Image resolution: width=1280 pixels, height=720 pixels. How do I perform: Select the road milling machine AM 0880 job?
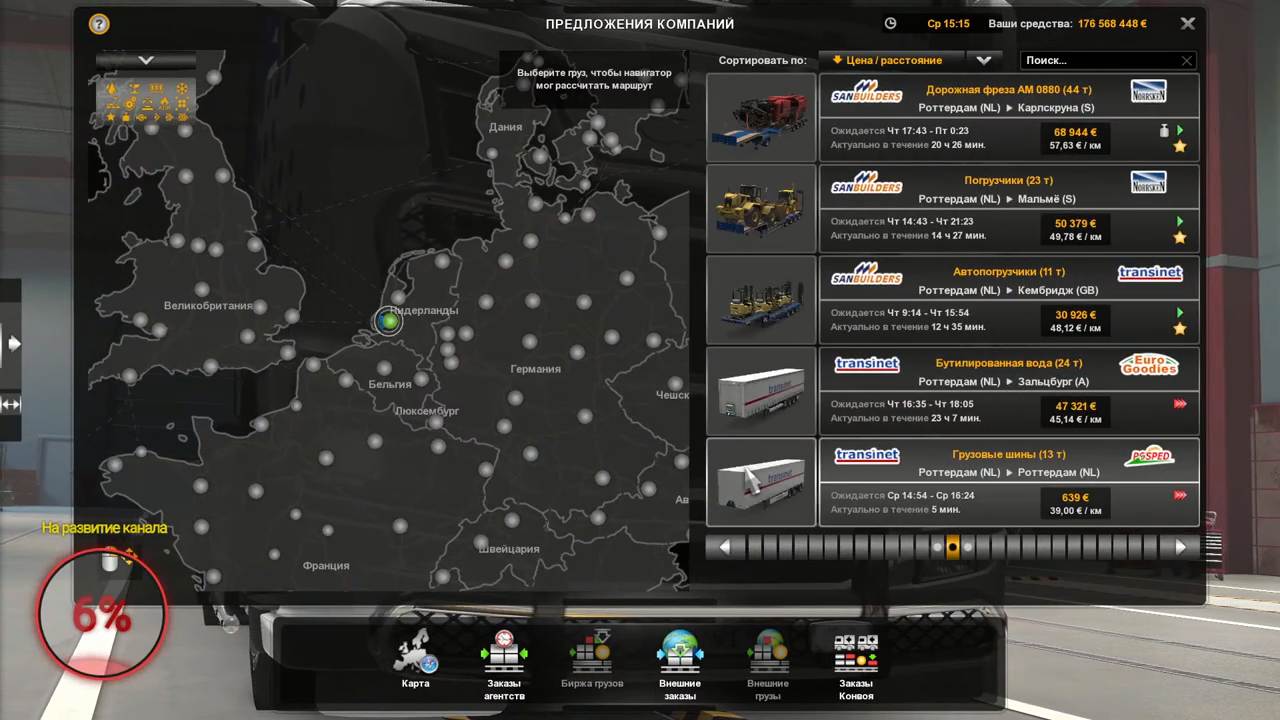click(x=1008, y=118)
